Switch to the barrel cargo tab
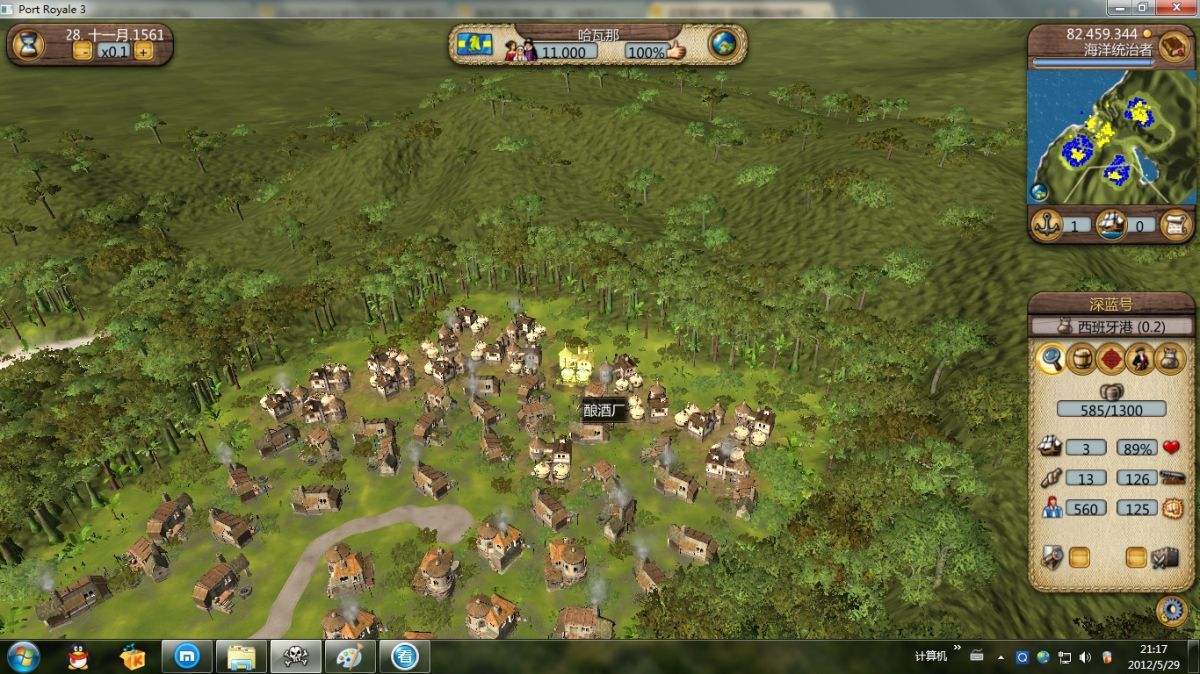The image size is (1200, 674). pyautogui.click(x=1081, y=358)
